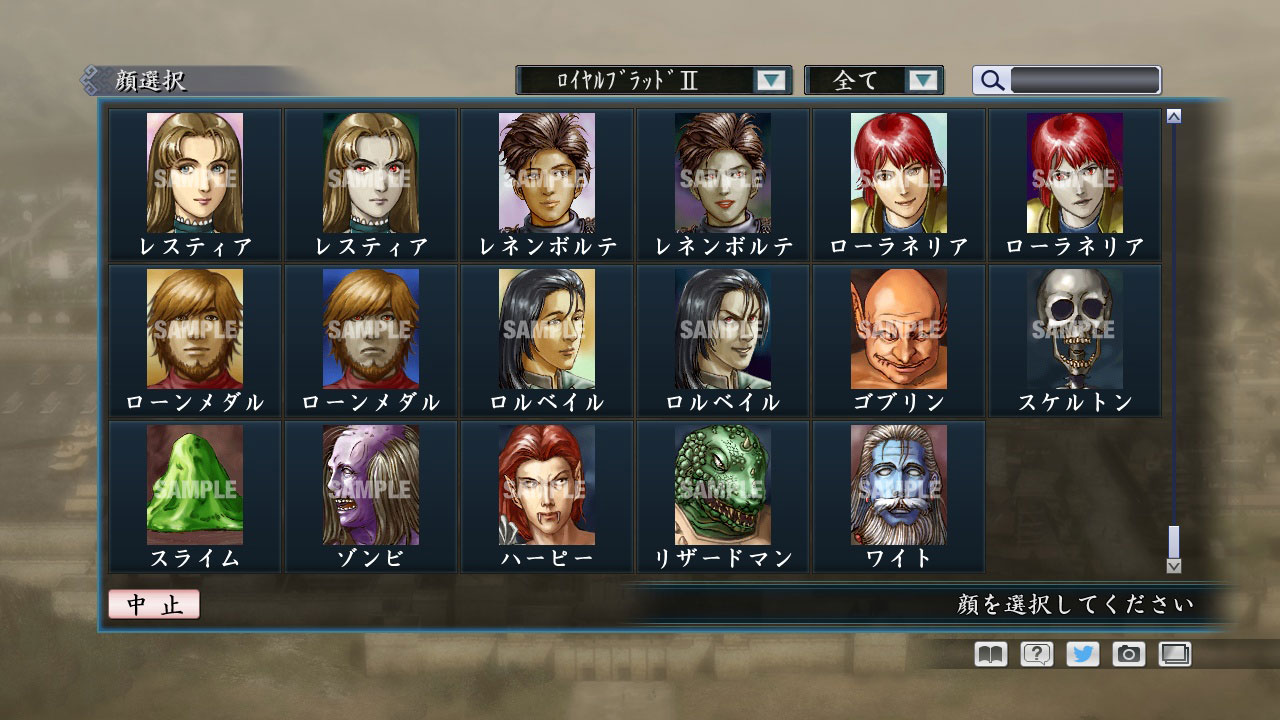
Task: Select the スケルトン portrait
Action: [1075, 330]
